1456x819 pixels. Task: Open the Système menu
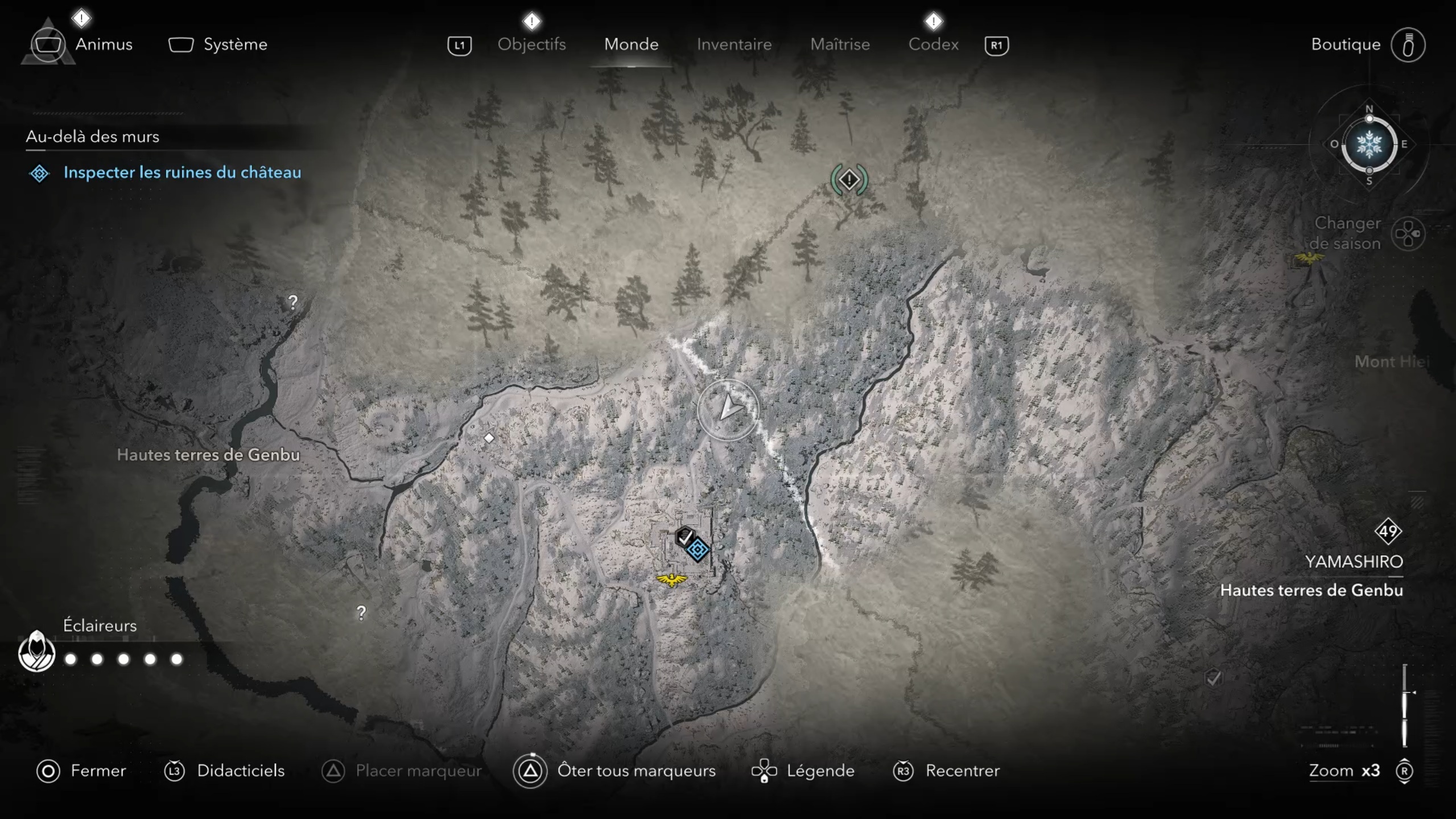coord(234,44)
